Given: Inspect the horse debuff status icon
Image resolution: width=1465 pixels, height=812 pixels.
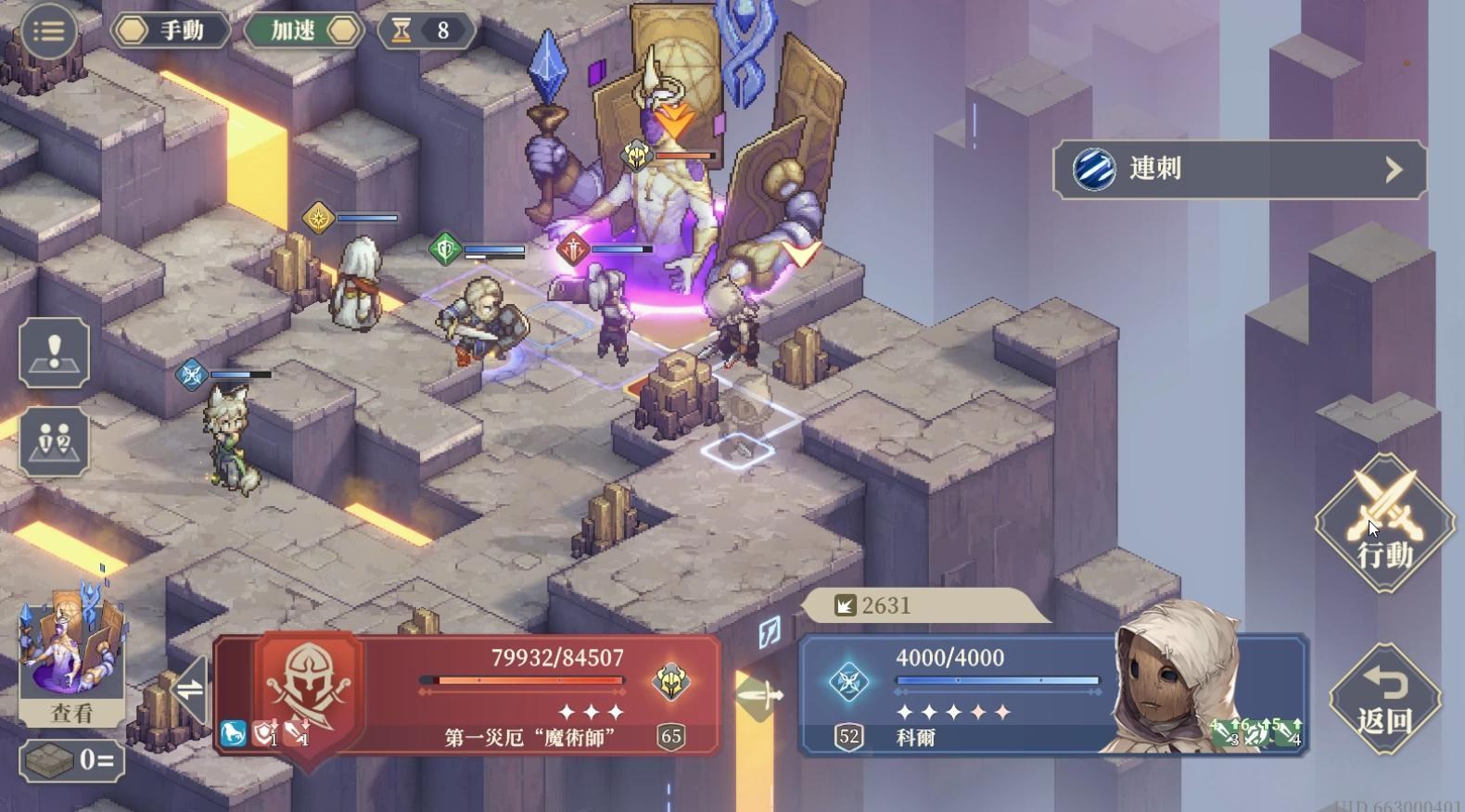Looking at the screenshot, I should tap(233, 733).
